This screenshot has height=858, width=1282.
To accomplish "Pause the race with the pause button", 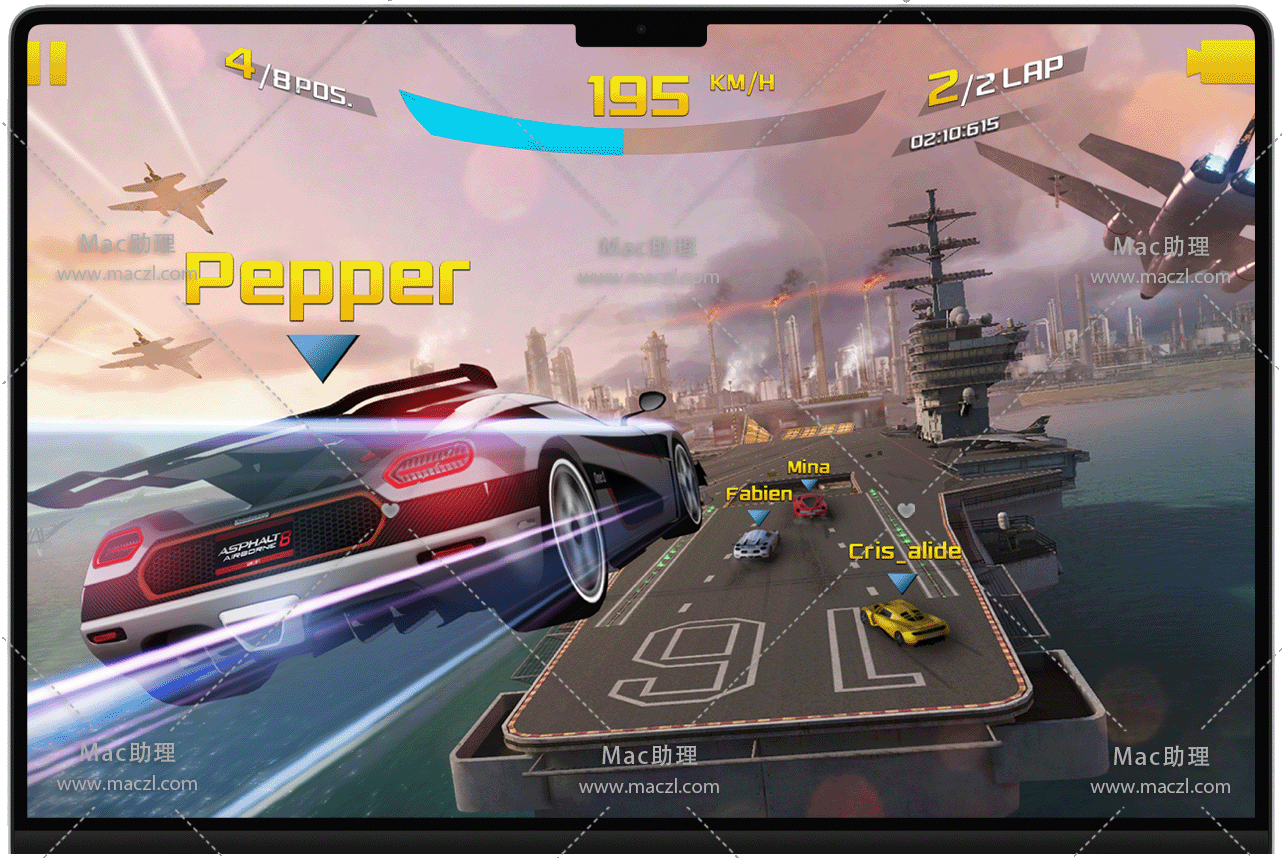I will [x=47, y=63].
